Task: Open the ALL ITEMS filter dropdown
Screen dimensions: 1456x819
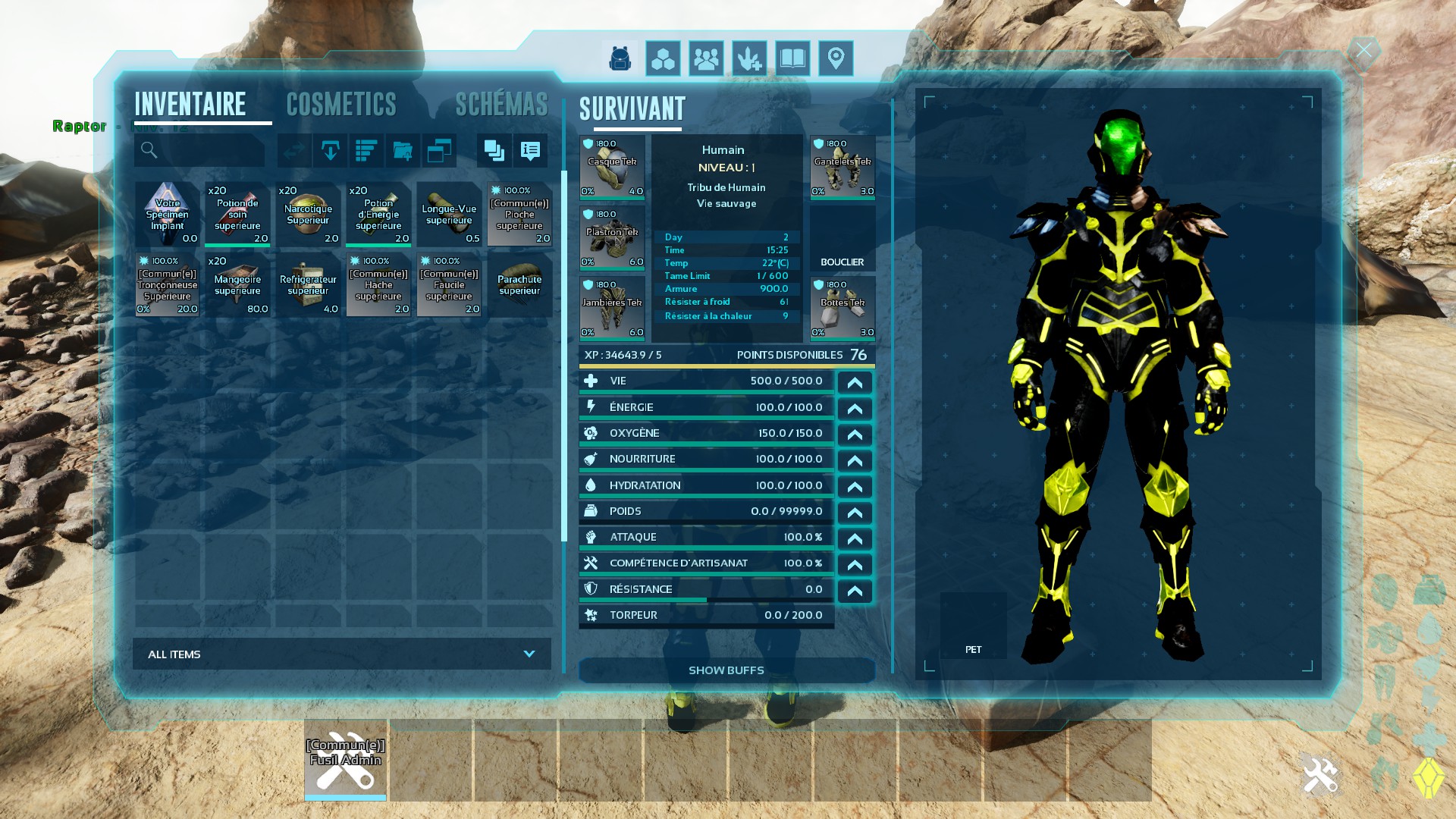Action: [x=341, y=654]
